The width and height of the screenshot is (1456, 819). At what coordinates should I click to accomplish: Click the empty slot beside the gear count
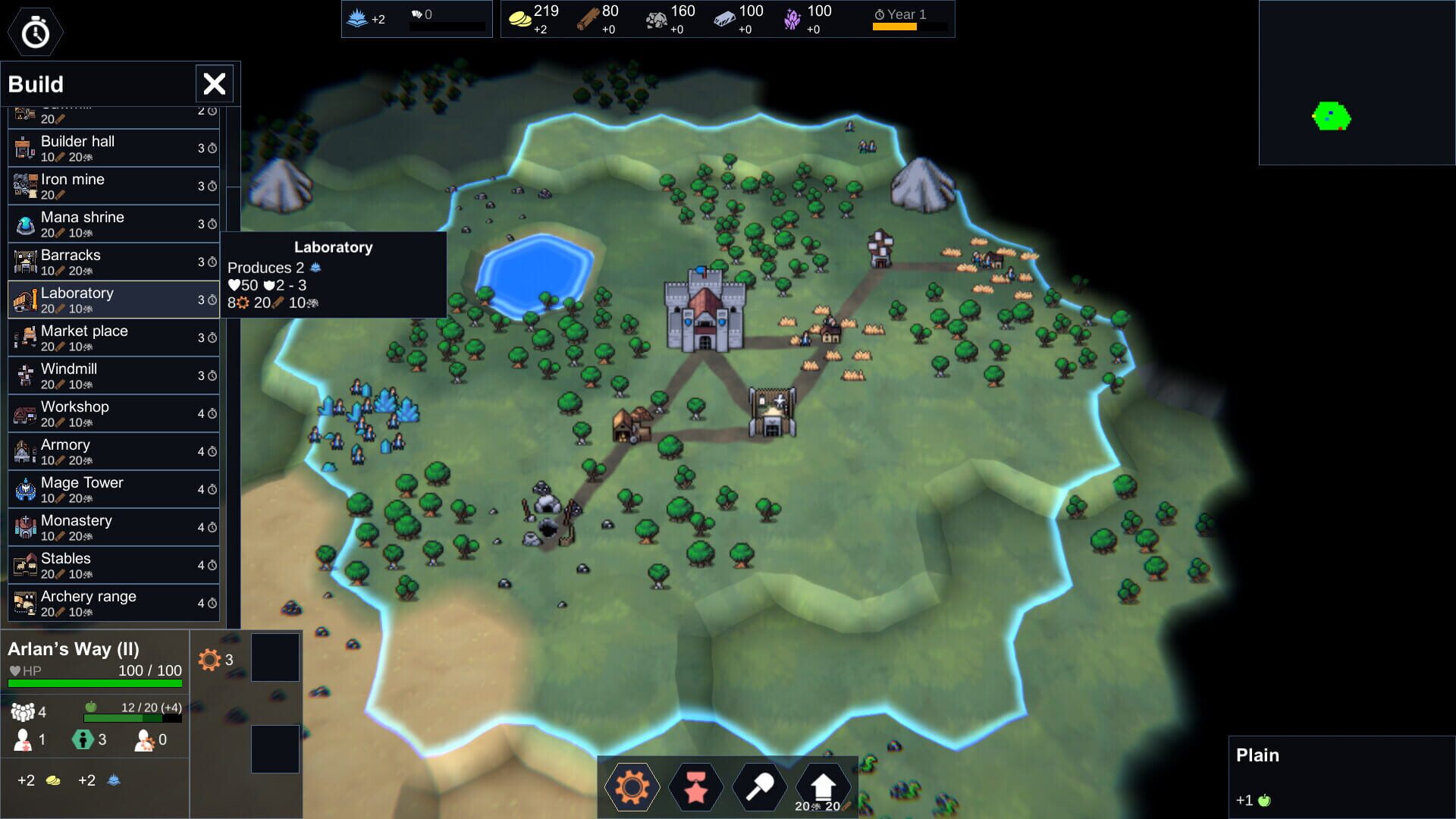click(275, 657)
